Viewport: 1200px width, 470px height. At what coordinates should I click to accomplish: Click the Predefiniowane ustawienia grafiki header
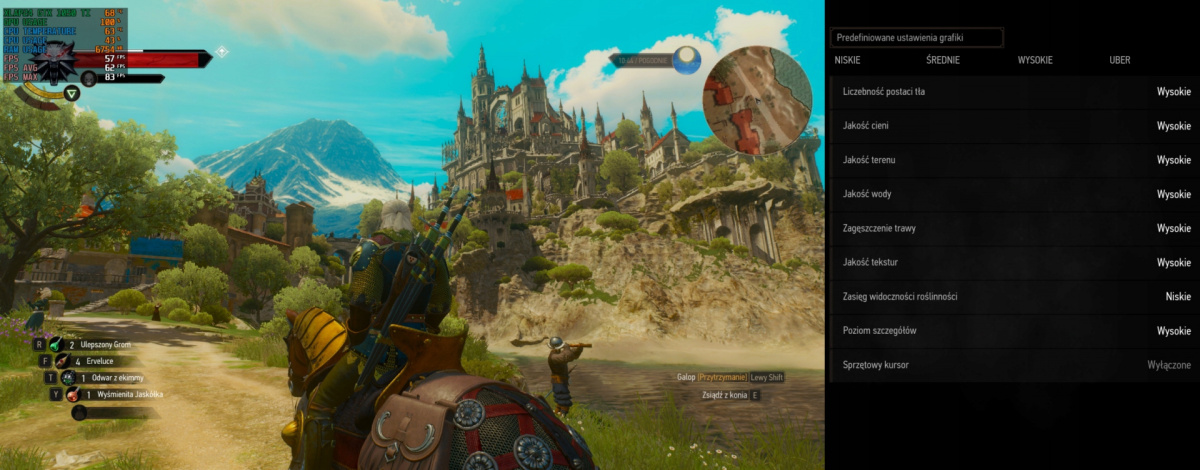pos(916,38)
